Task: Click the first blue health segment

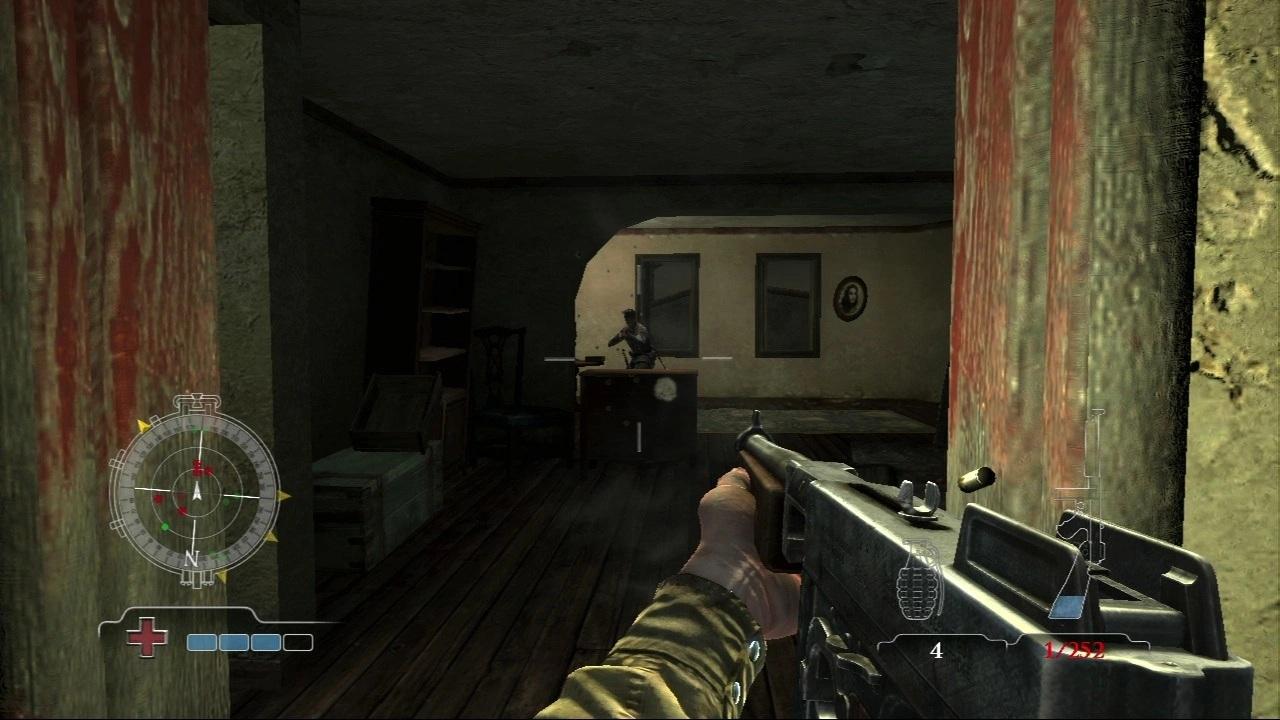Action: click(200, 642)
